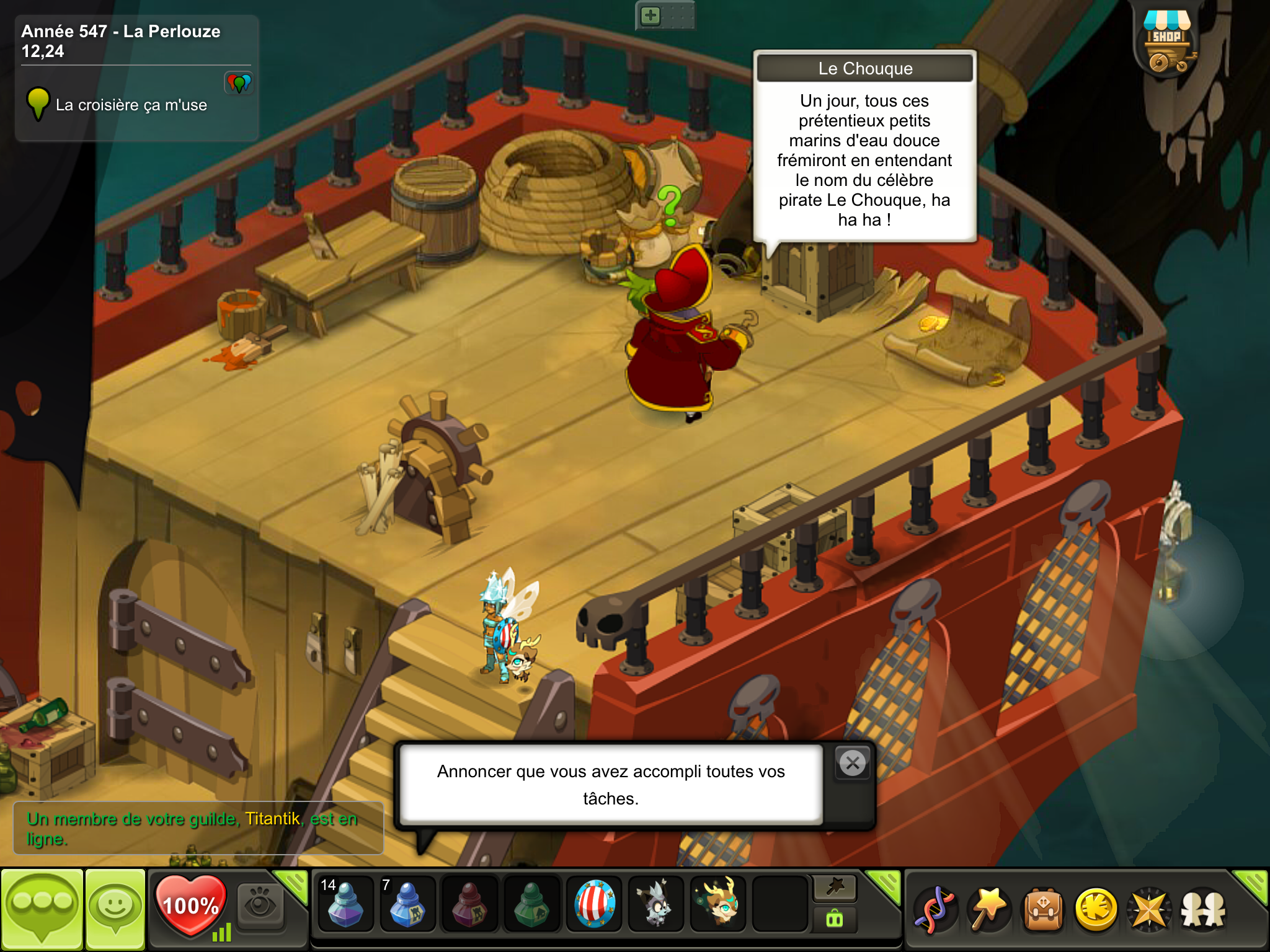The height and width of the screenshot is (952, 1270).
Task: Open the friends menu with the two-figures icon
Action: 1203,910
